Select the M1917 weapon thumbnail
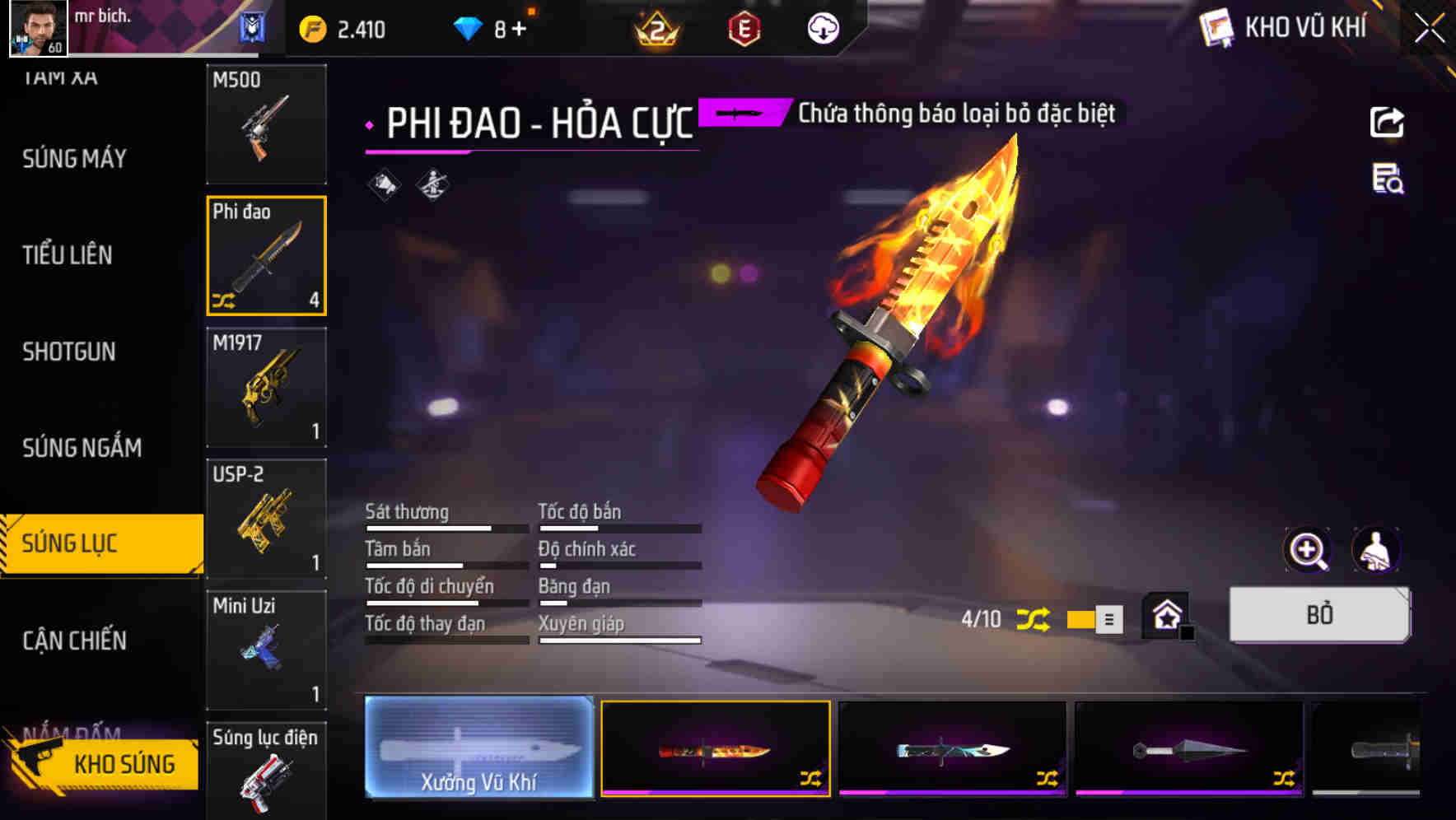Screen dimensions: 1456x820 pos(266,387)
